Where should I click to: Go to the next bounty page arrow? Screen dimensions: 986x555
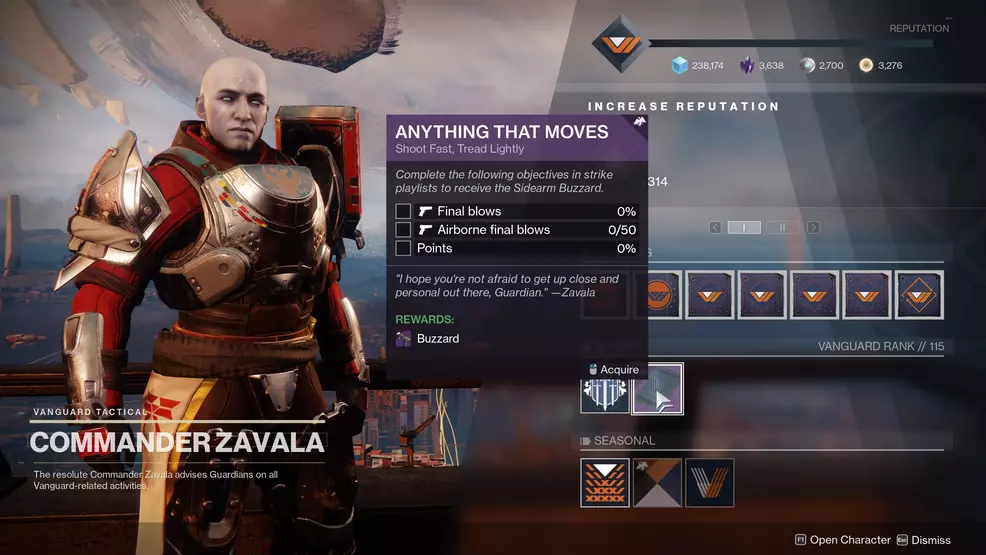coord(813,228)
